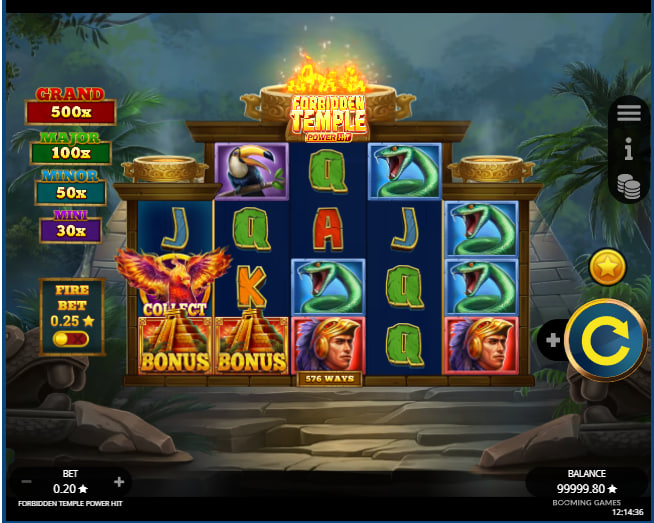Screen dimensions: 654x523
Task: Open the coin stack bet options
Action: click(x=629, y=186)
